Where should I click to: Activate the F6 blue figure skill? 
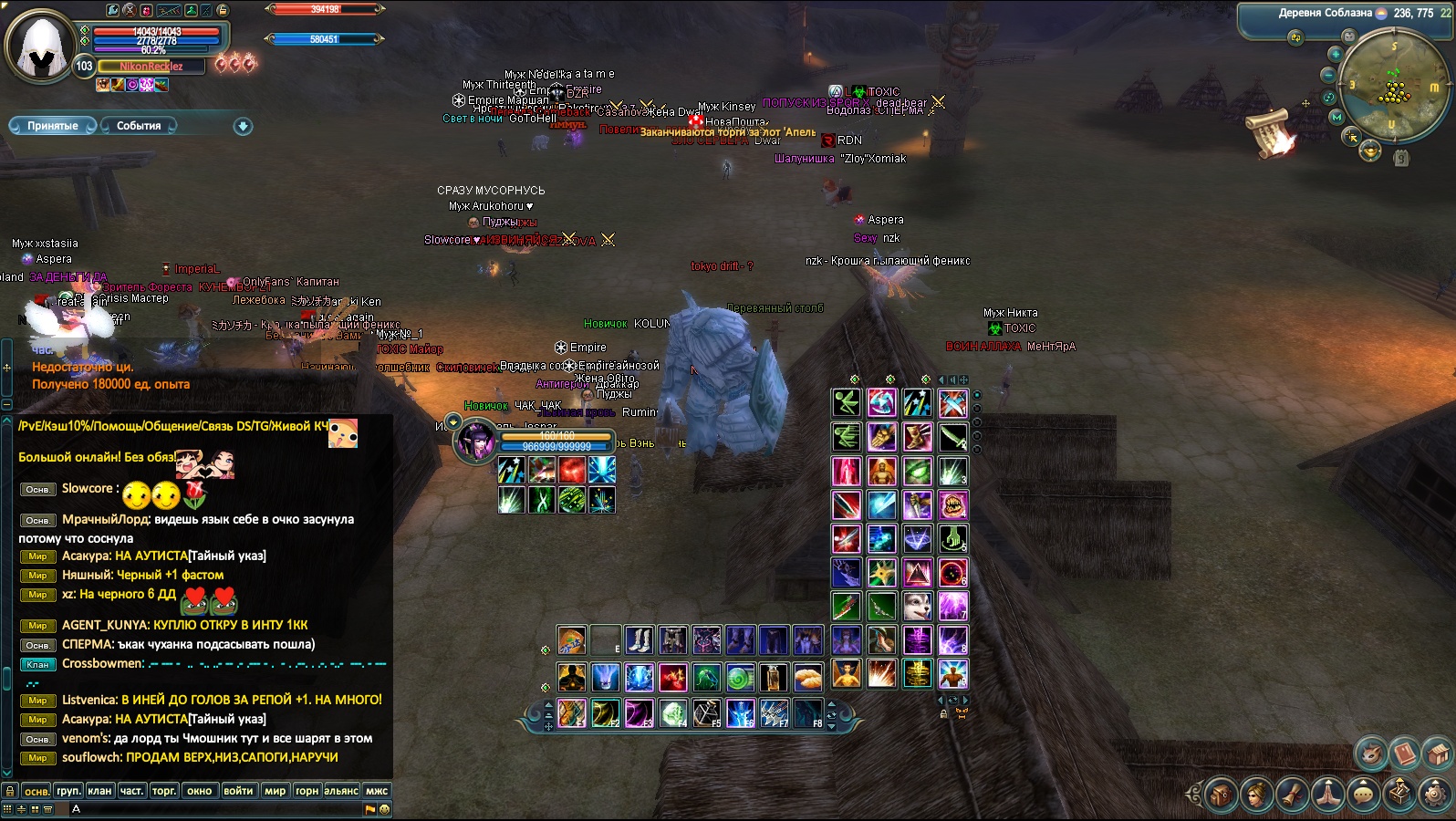(741, 712)
